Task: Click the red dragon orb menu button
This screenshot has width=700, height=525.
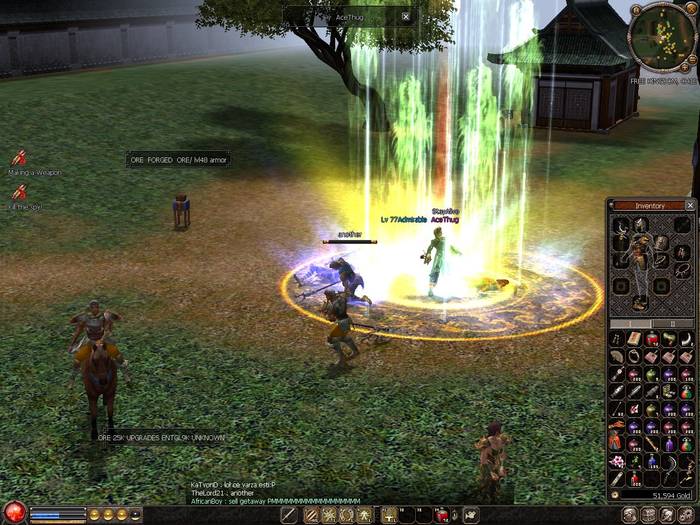Action: 14,514
